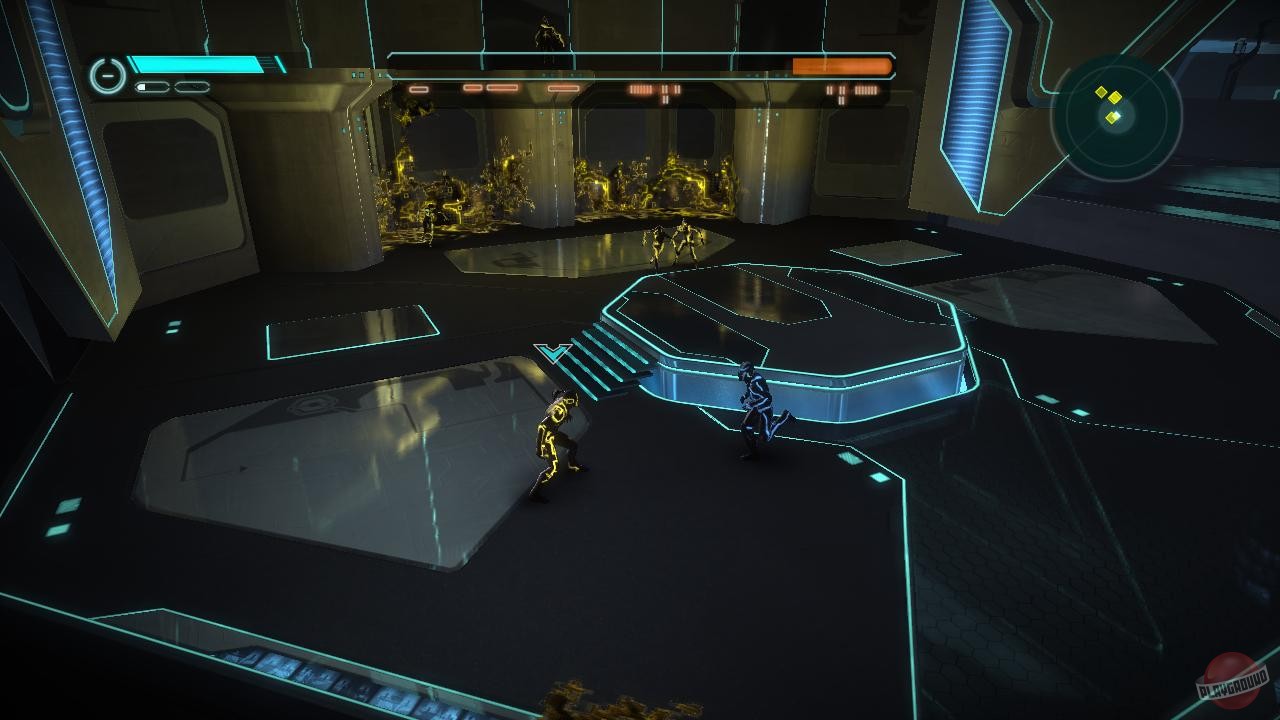Toggle the small white nub inside the first energy pill
1280x720 pixels.
point(142,86)
